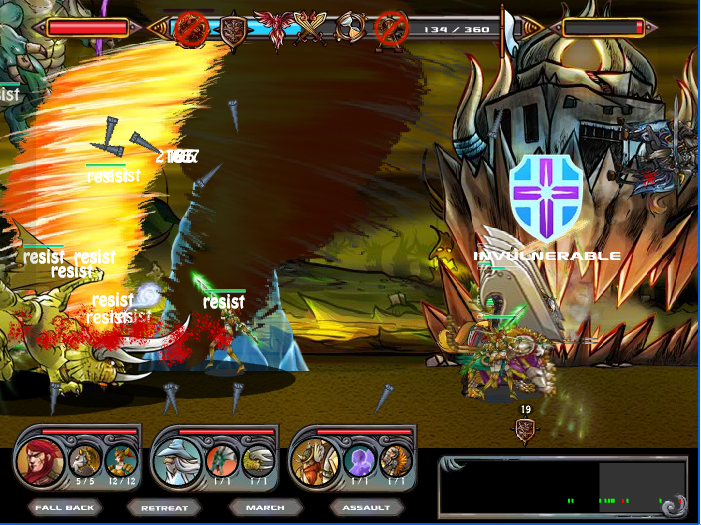Launch an Assault order
This screenshot has width=701, height=525.
click(x=366, y=507)
